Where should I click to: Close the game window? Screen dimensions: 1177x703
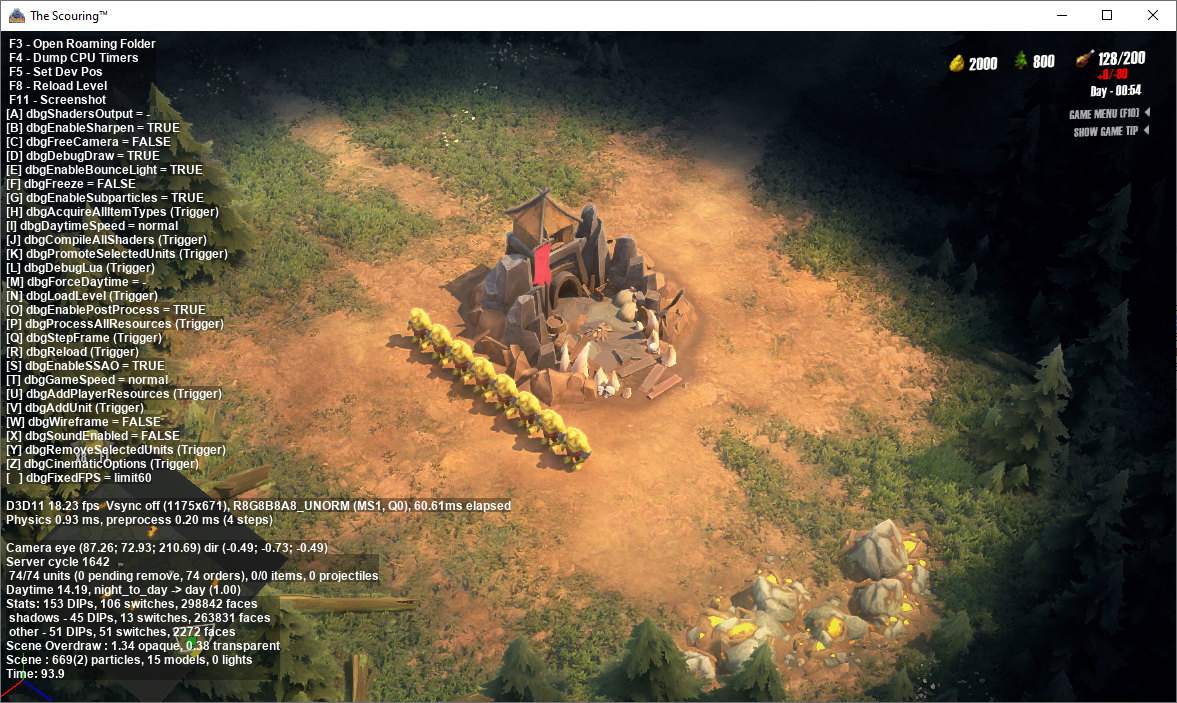click(x=1153, y=15)
